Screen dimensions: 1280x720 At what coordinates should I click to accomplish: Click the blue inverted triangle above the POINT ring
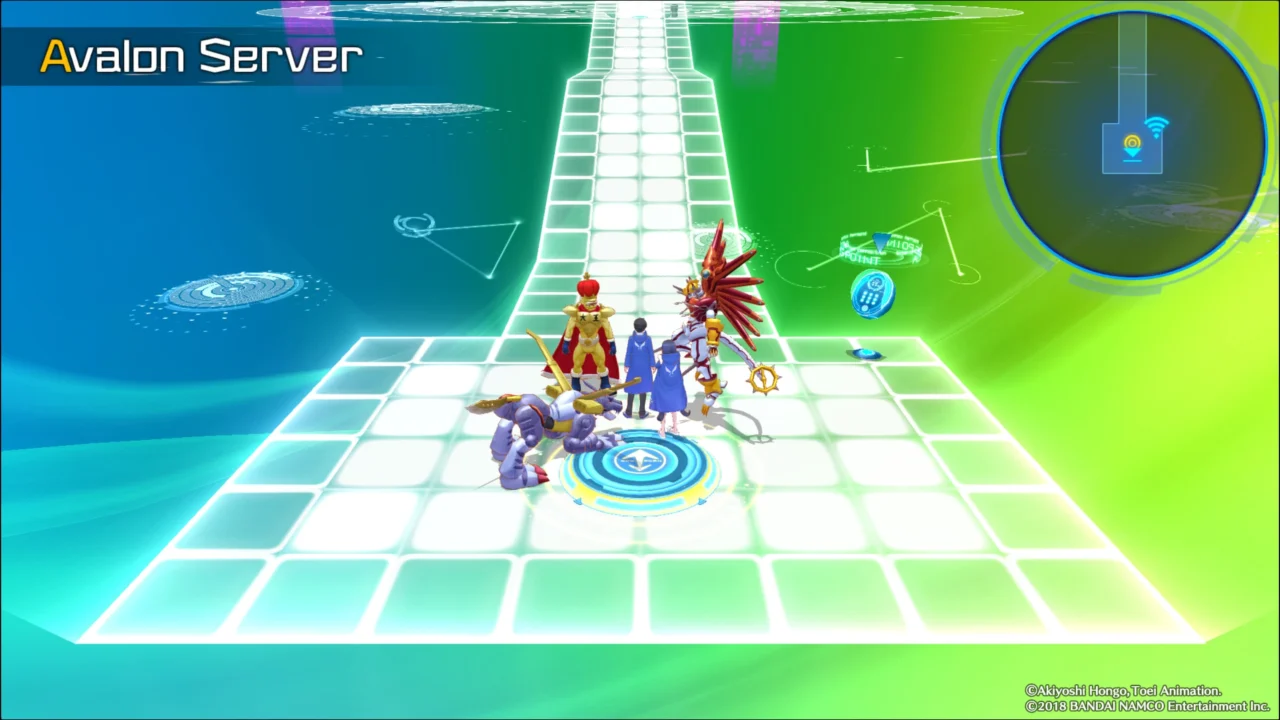tap(878, 240)
